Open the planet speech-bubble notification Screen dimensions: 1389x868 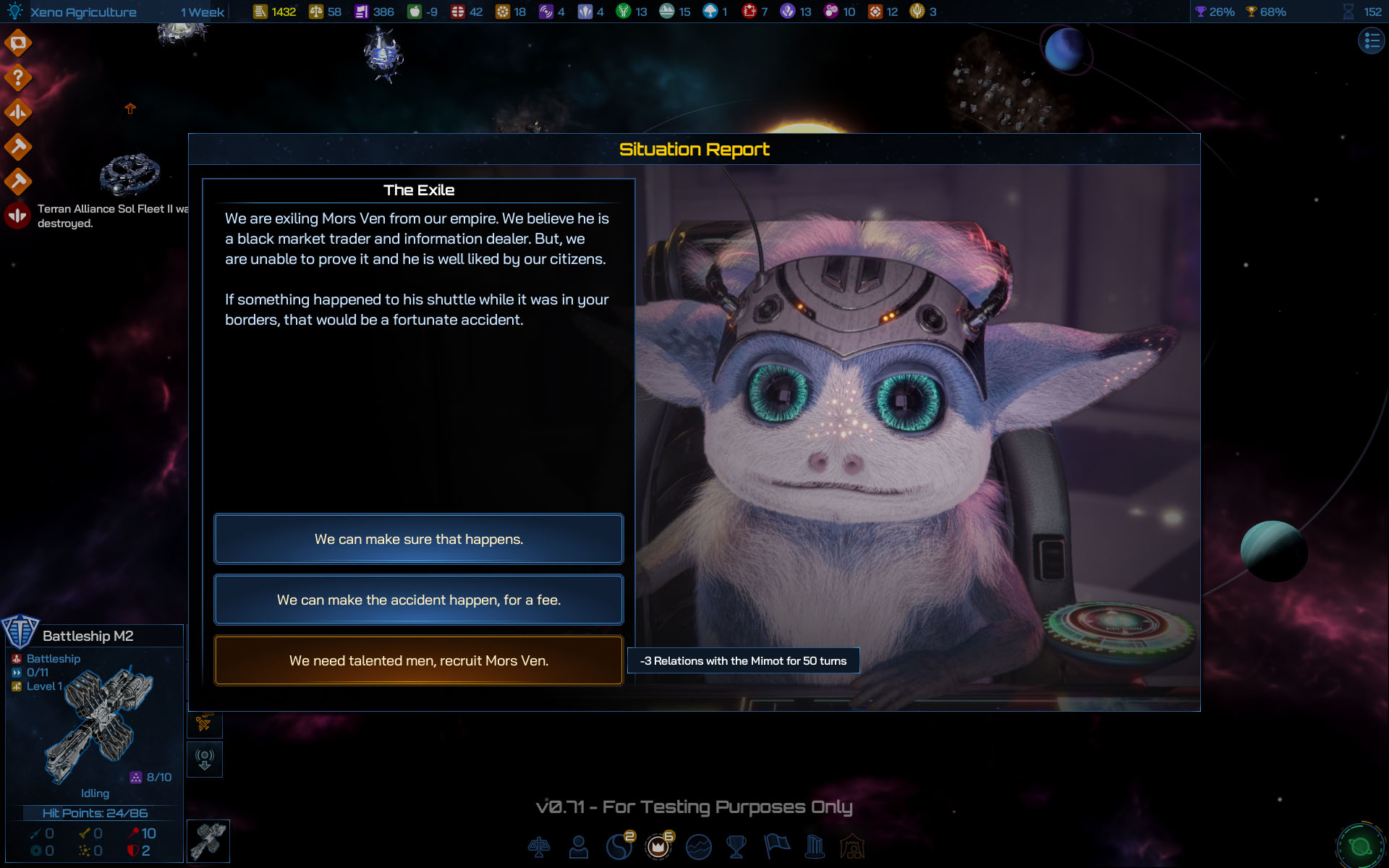pos(18,43)
